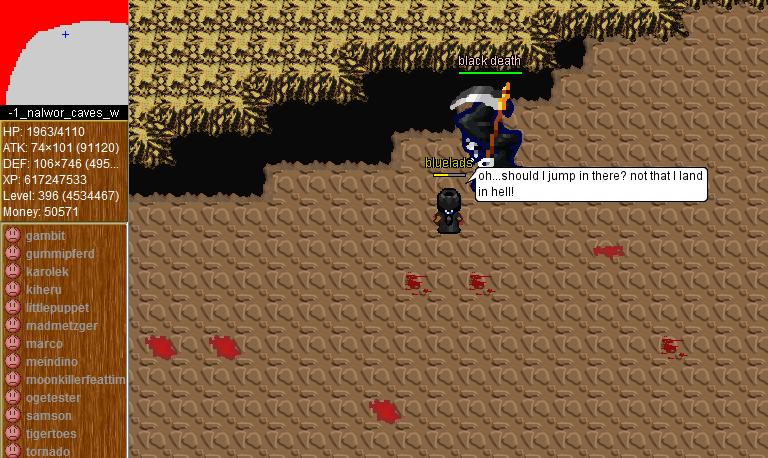Viewport: 768px width, 458px height.
Task: Pick littlepuppet from the buddy list
Action: click(x=57, y=308)
